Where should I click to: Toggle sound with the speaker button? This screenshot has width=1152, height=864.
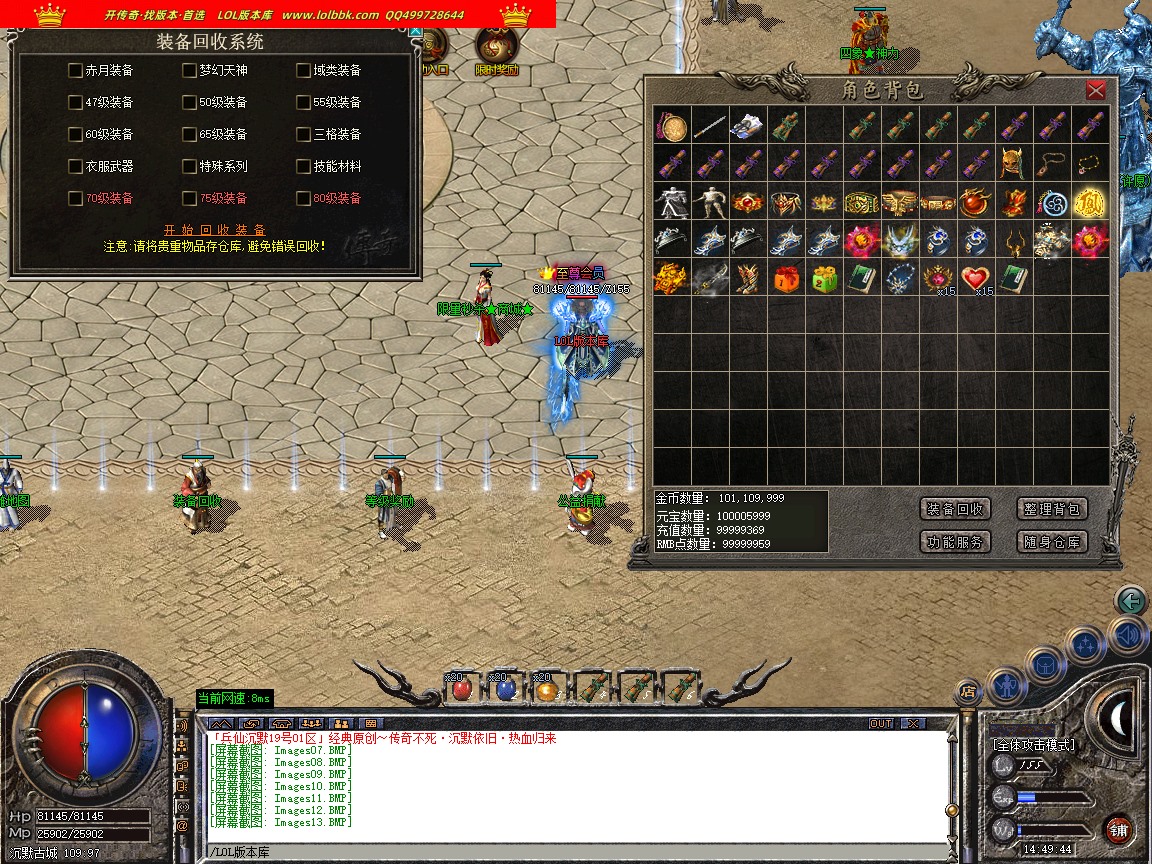pyautogui.click(x=1128, y=634)
